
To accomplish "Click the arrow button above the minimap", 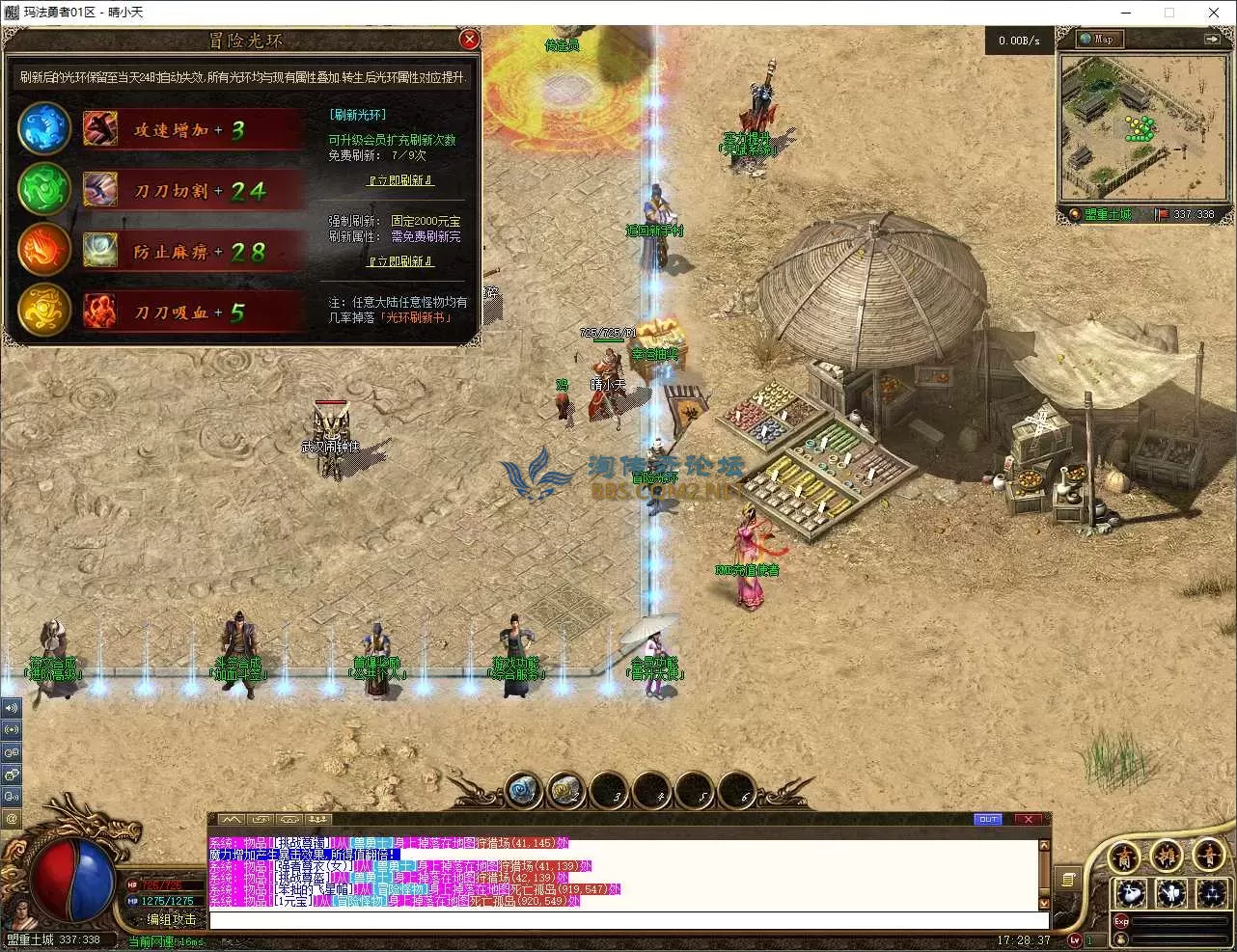I will coord(1211,40).
